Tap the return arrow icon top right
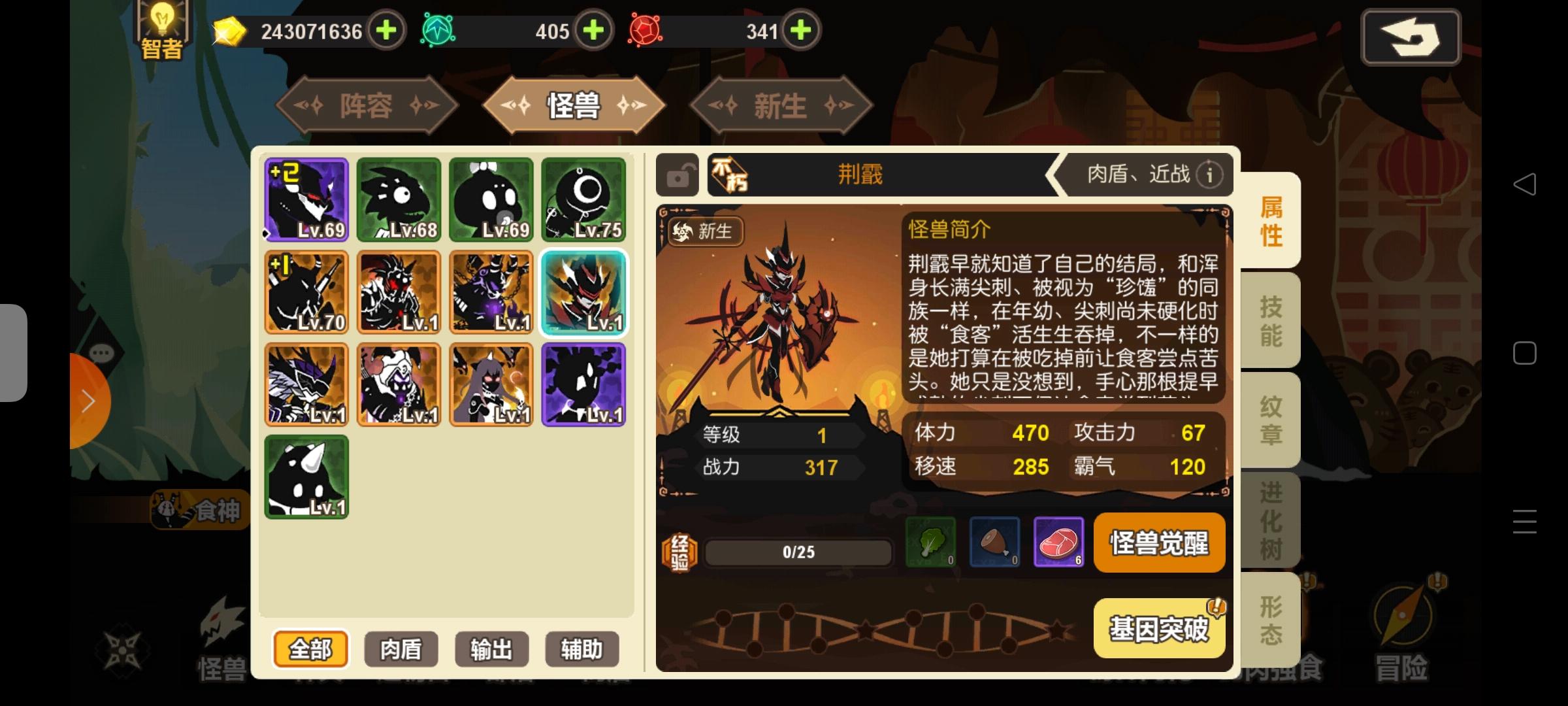This screenshot has width=1568, height=706. point(1411,37)
